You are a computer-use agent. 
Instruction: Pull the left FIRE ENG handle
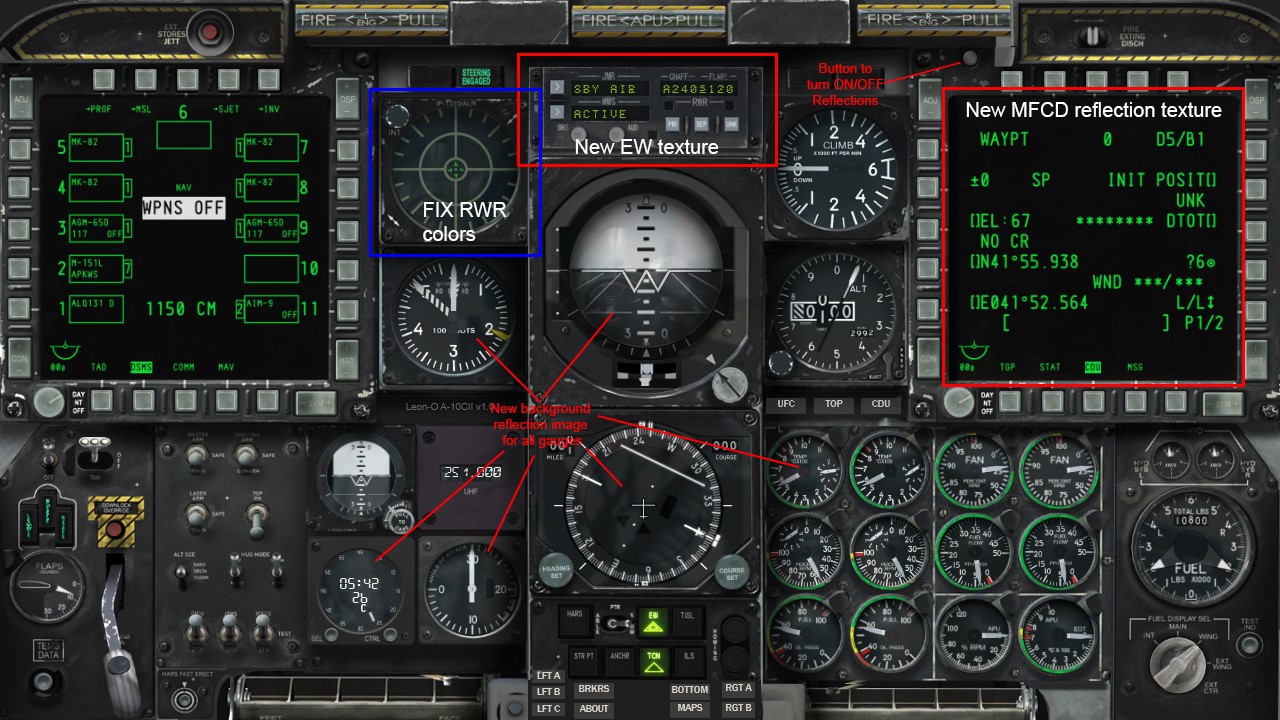(370, 19)
